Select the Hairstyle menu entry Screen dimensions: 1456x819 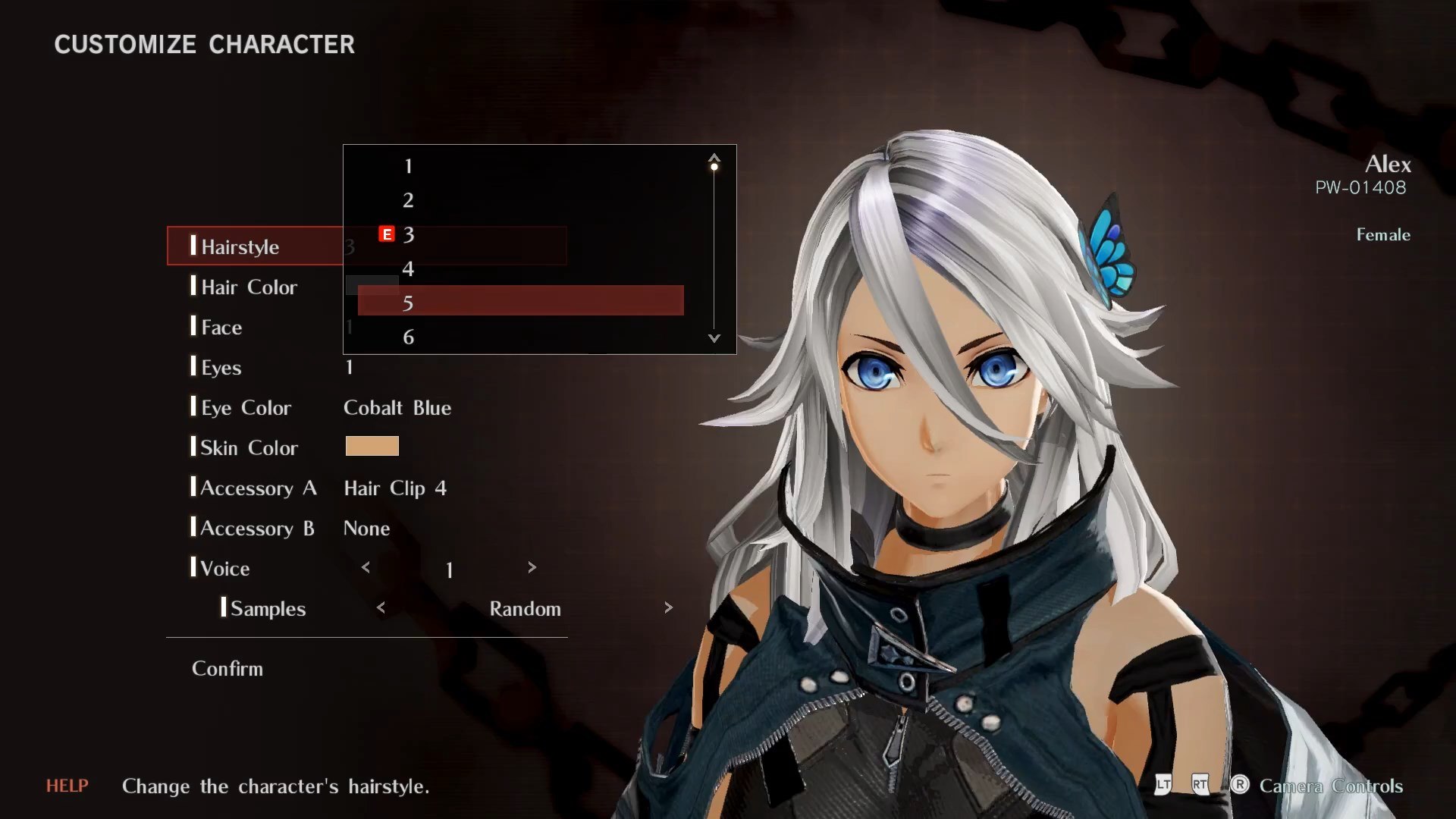(x=240, y=246)
